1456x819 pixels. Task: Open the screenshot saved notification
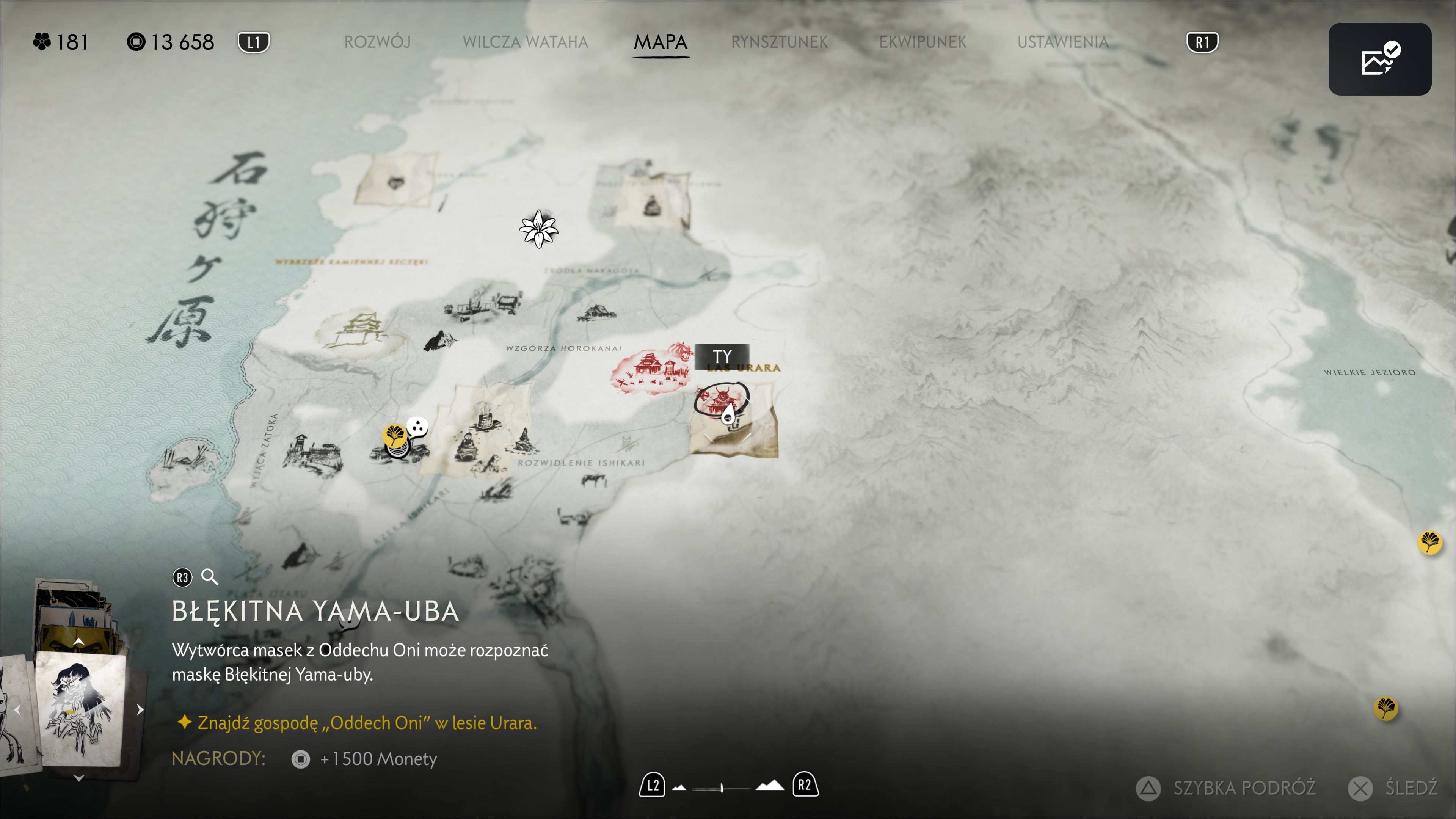tap(1379, 59)
